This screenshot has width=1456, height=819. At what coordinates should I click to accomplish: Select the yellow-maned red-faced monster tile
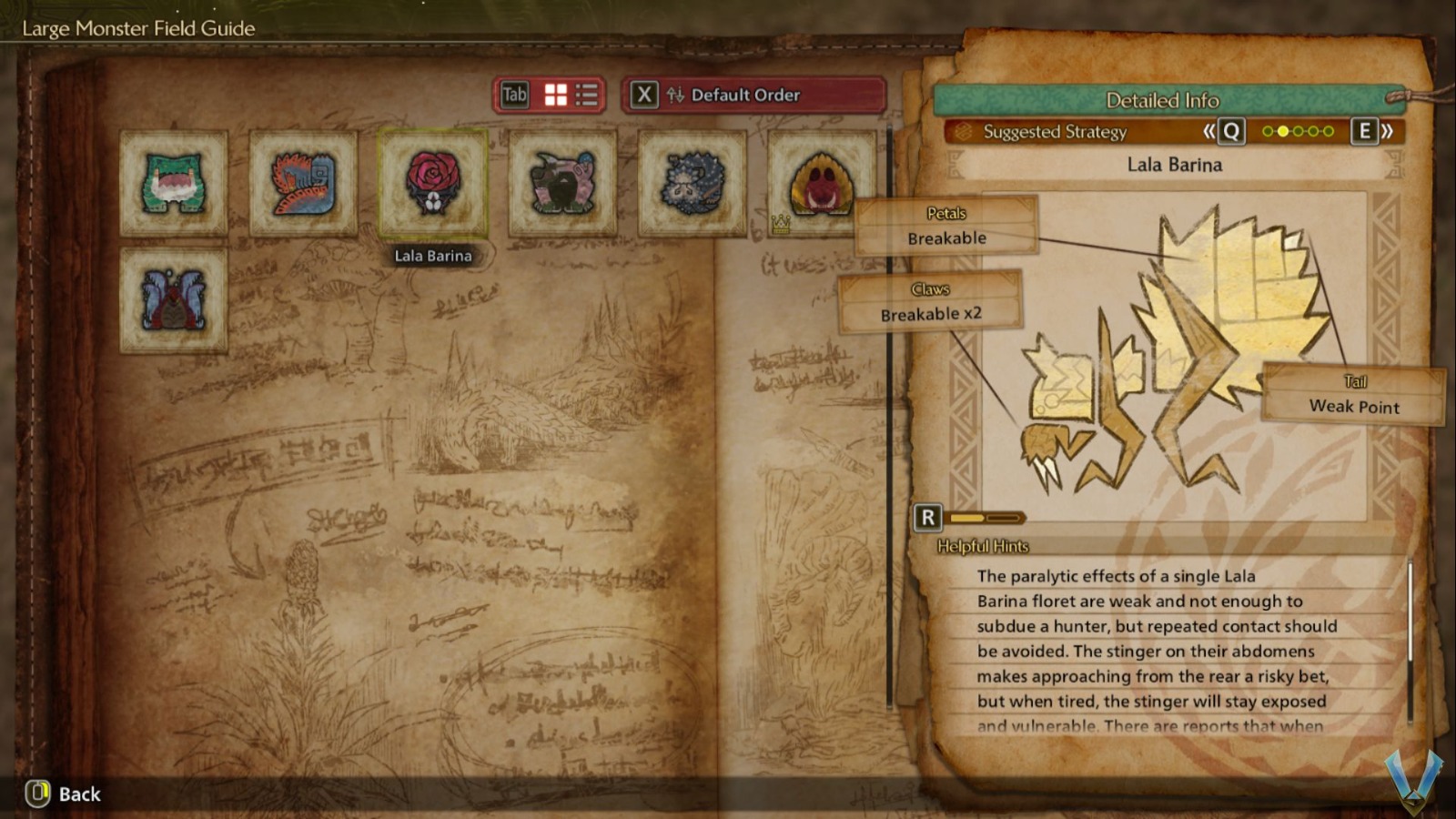pos(821,183)
